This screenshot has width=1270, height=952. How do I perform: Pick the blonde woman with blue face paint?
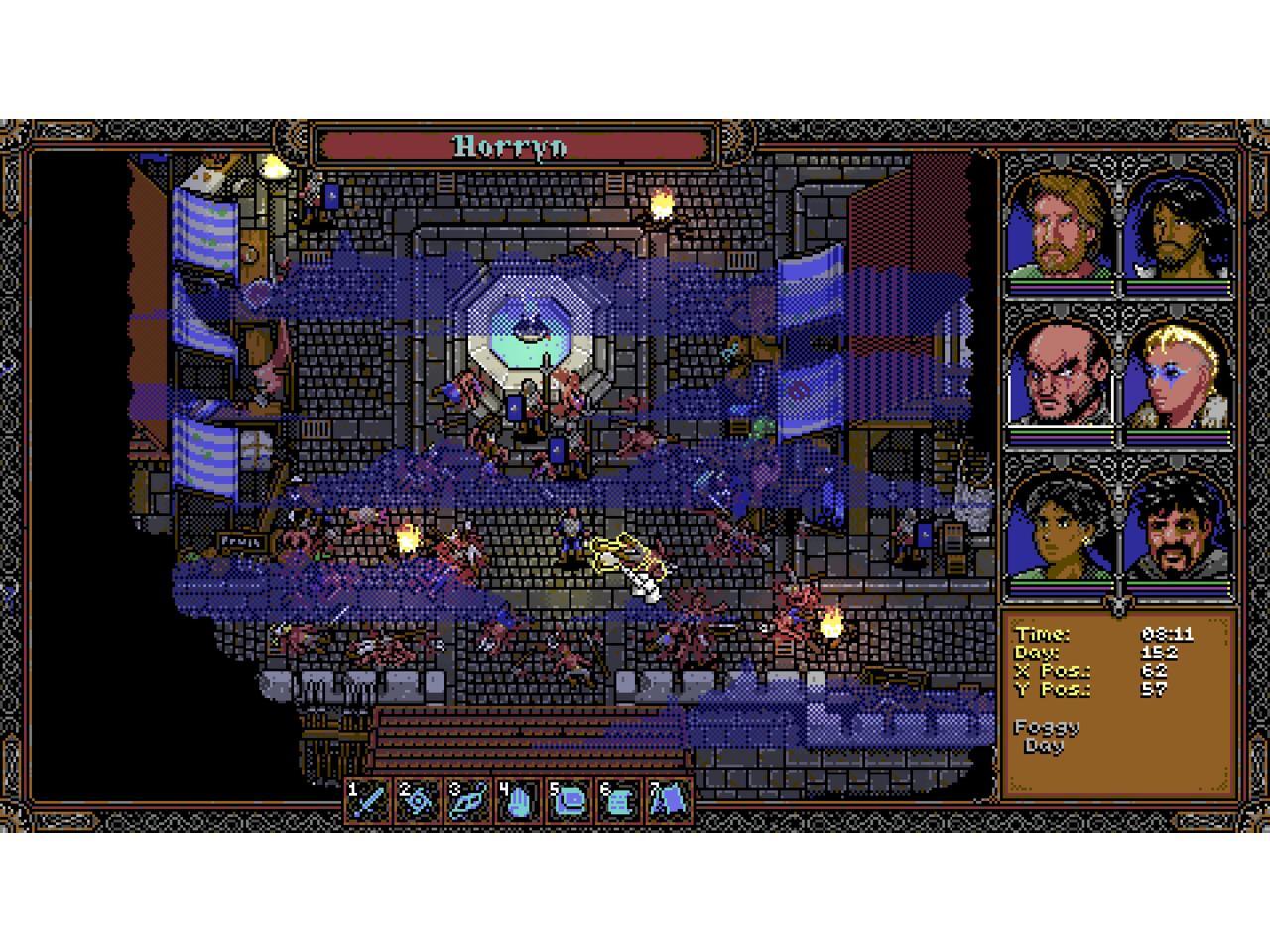pos(1179,376)
